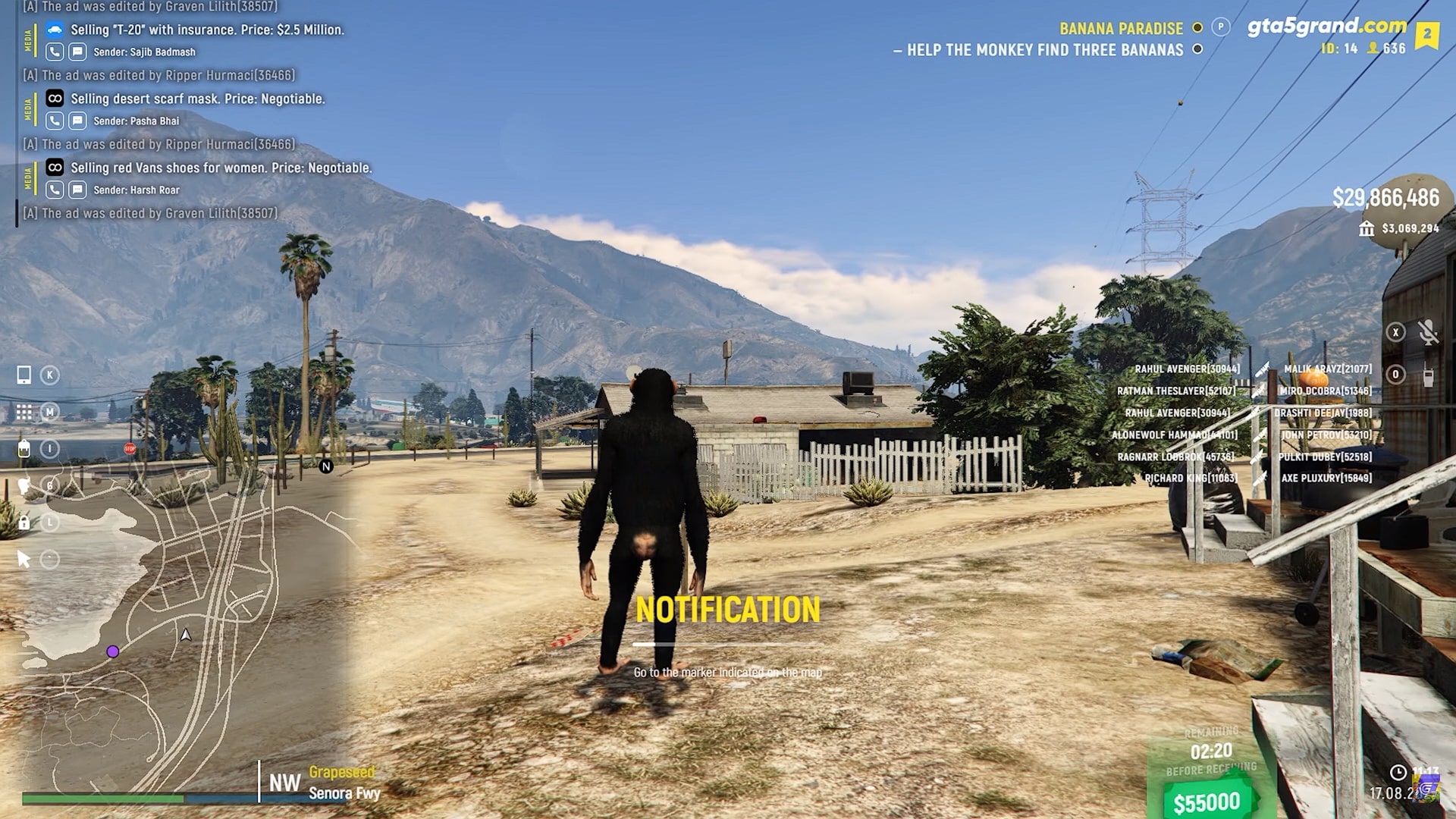Click the message chat icon under Pasha Bhai's ad

pyautogui.click(x=77, y=120)
